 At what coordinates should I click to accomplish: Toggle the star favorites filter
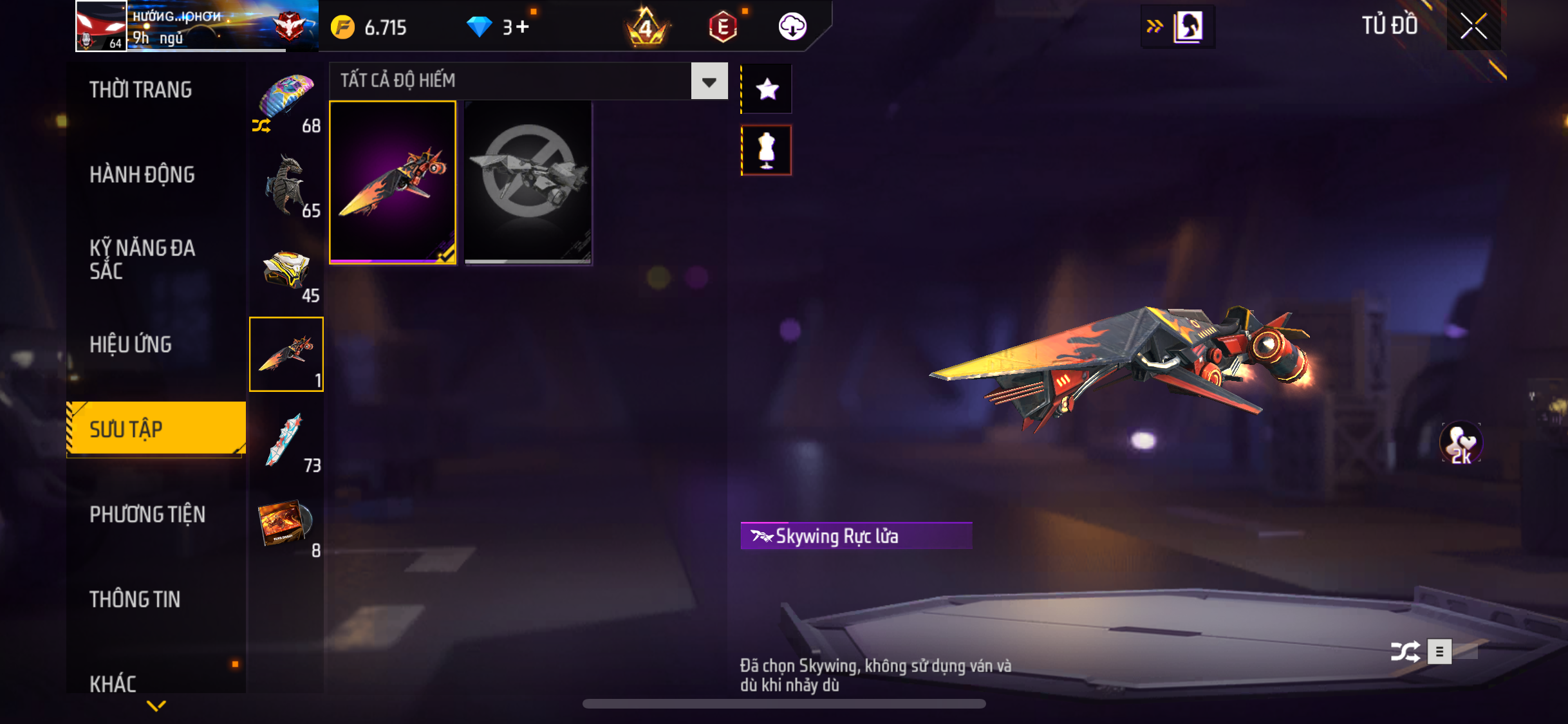point(767,89)
